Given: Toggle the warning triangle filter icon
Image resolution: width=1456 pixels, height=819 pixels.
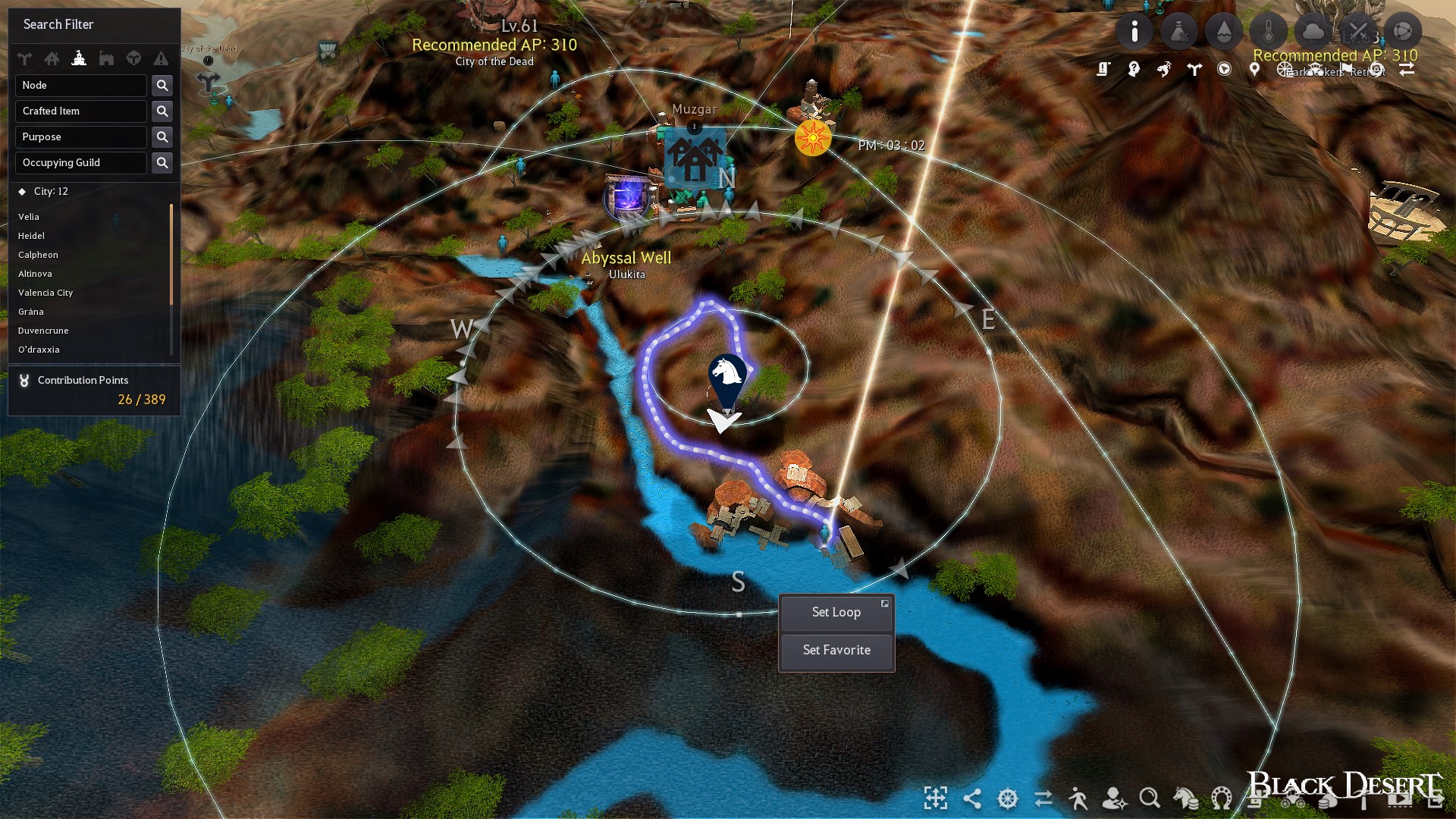Looking at the screenshot, I should pos(161,58).
